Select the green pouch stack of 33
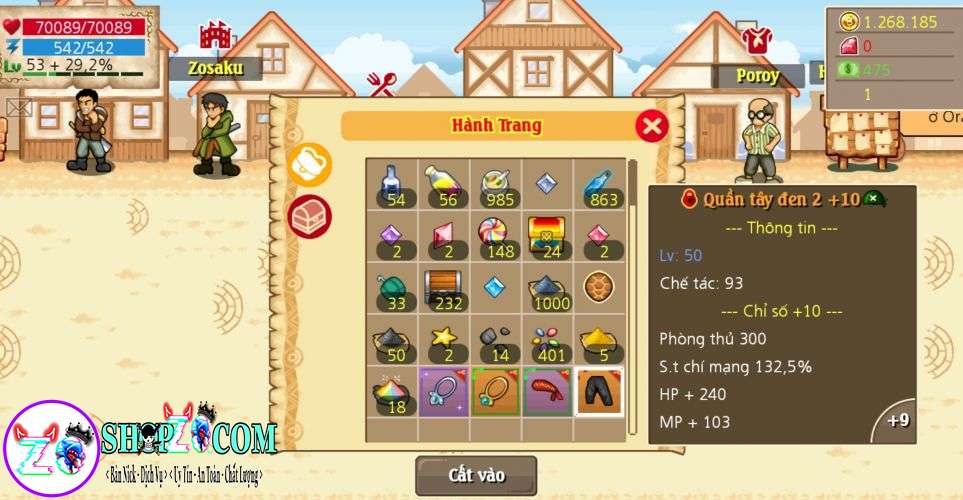Viewport: 963px width, 500px height. [x=391, y=288]
